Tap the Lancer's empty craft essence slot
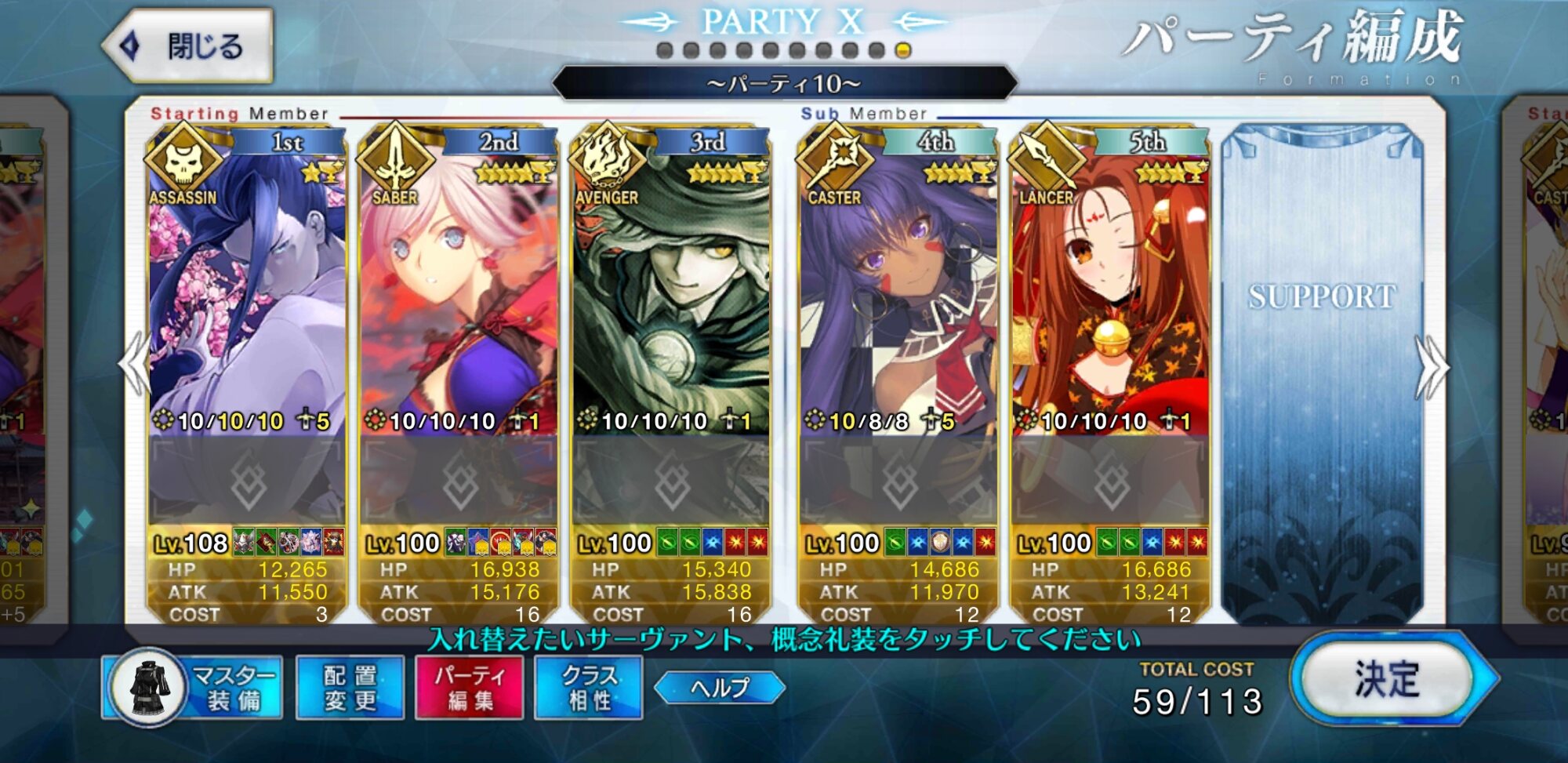This screenshot has height=763, width=1568. coord(1110,480)
